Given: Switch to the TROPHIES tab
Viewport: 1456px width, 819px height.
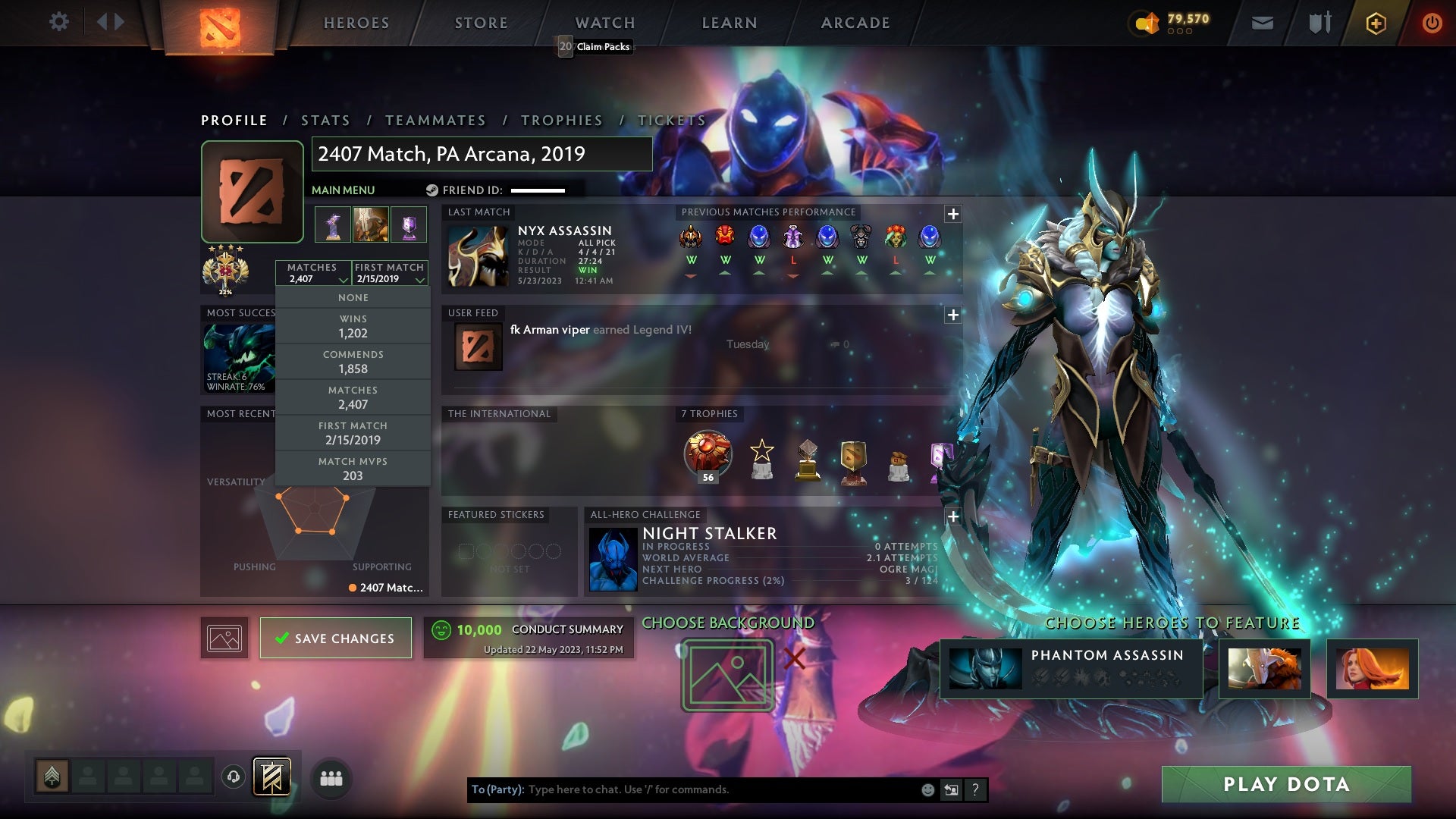Looking at the screenshot, I should pos(561,120).
